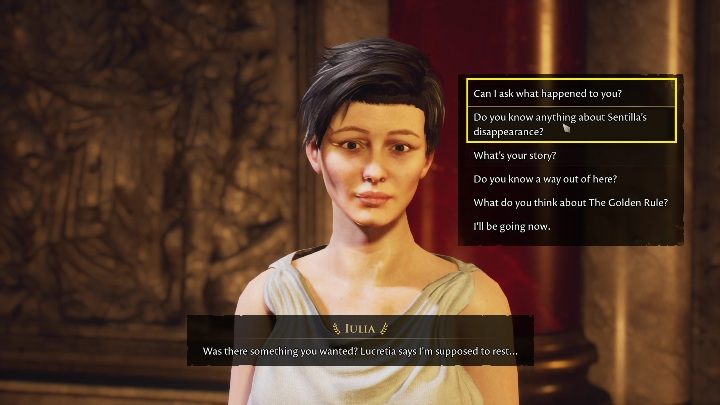
Task: Select "Do you know a way out of here?"
Action: [x=545, y=180]
